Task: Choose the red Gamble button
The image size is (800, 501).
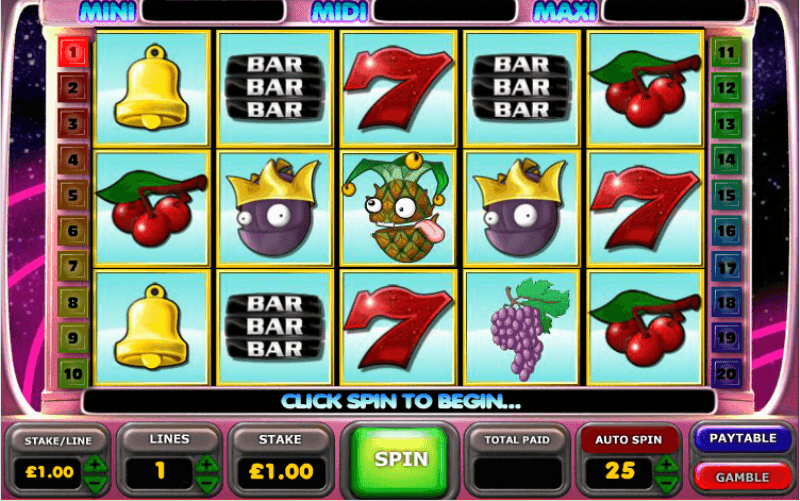Action: point(741,476)
